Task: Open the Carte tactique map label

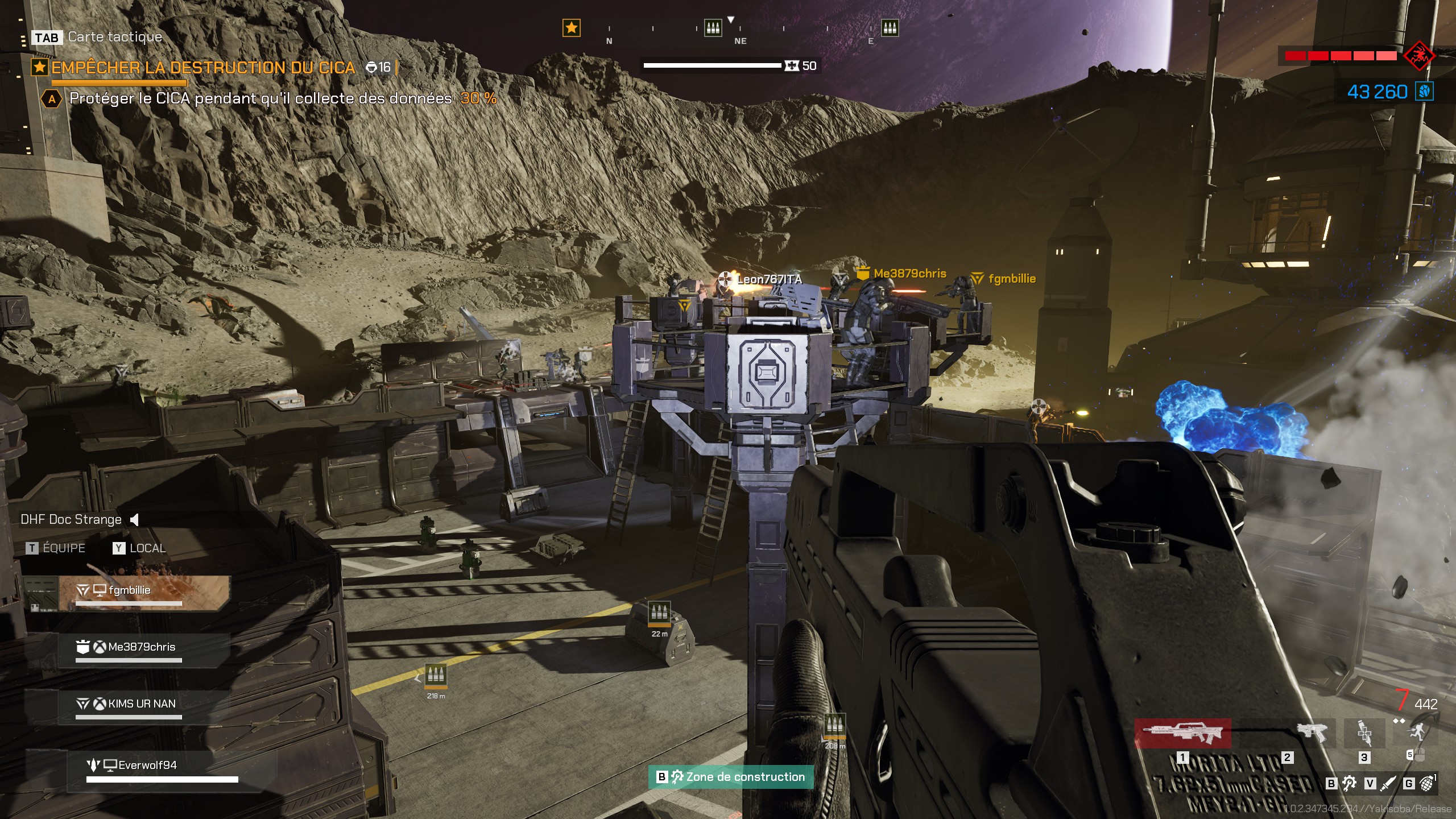Action: (115, 37)
